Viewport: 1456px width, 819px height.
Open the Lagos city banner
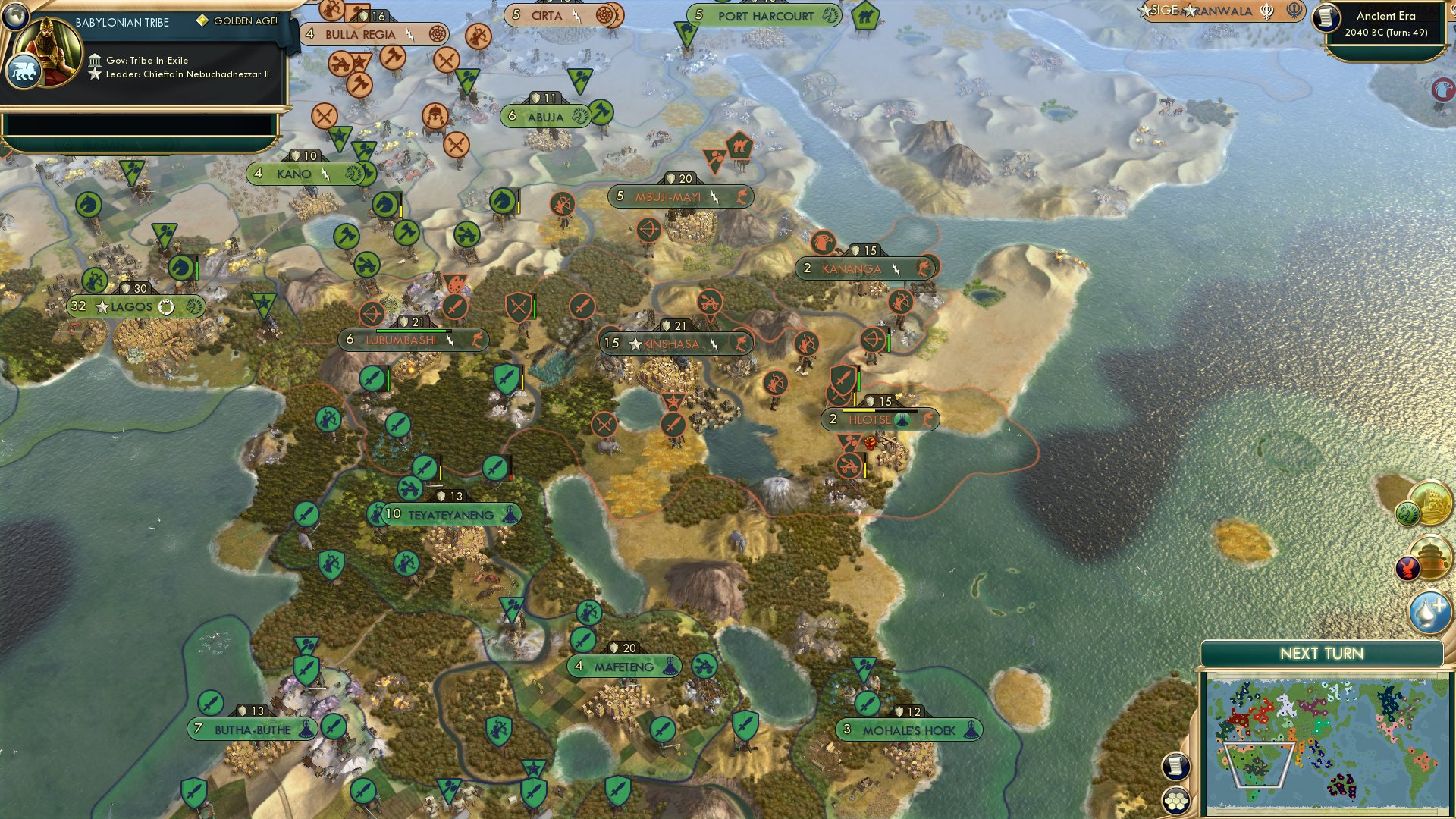pos(136,307)
